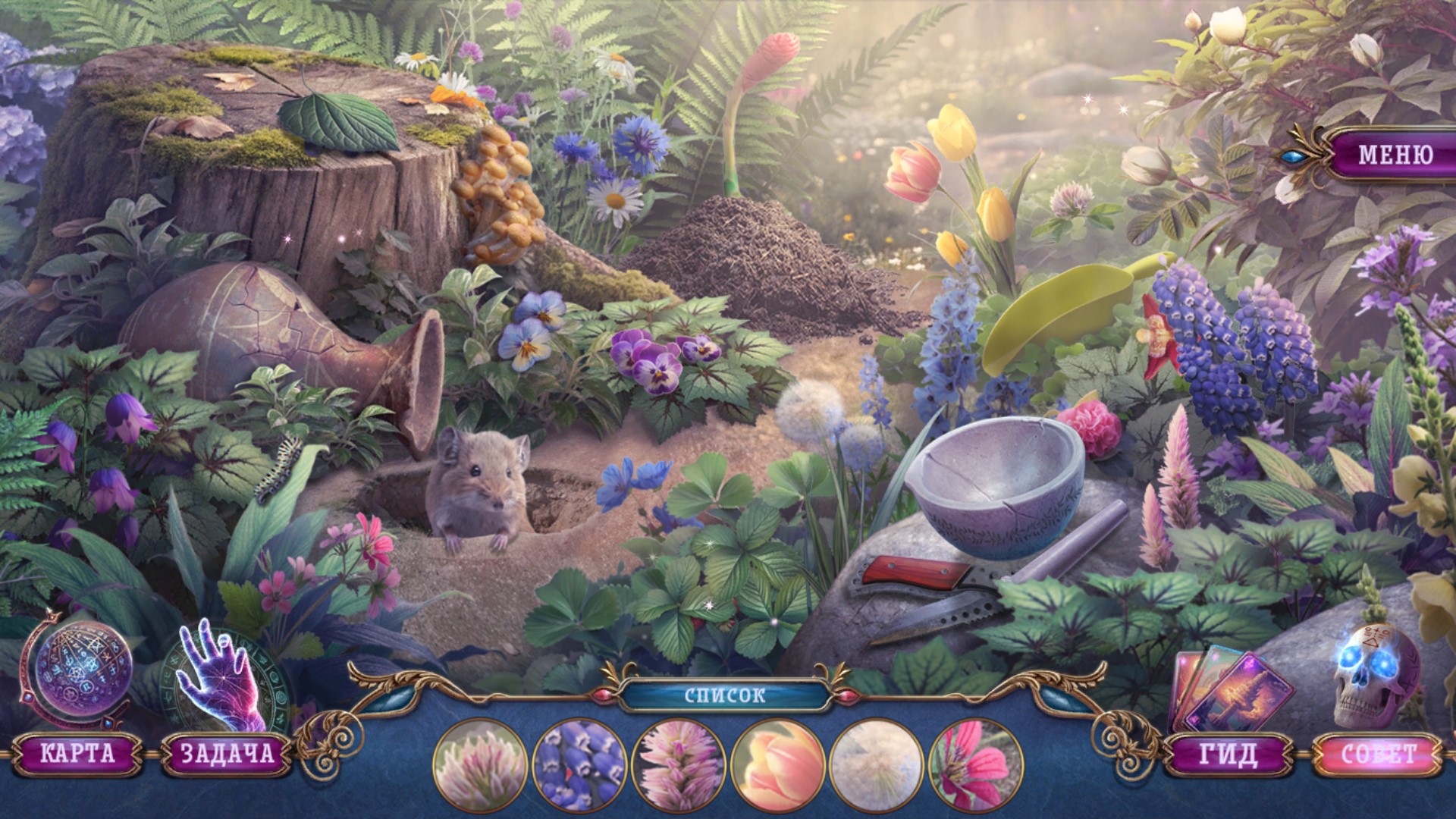Choose the blue grape hyacinth thumbnail
The image size is (1456, 819).
pos(580,764)
